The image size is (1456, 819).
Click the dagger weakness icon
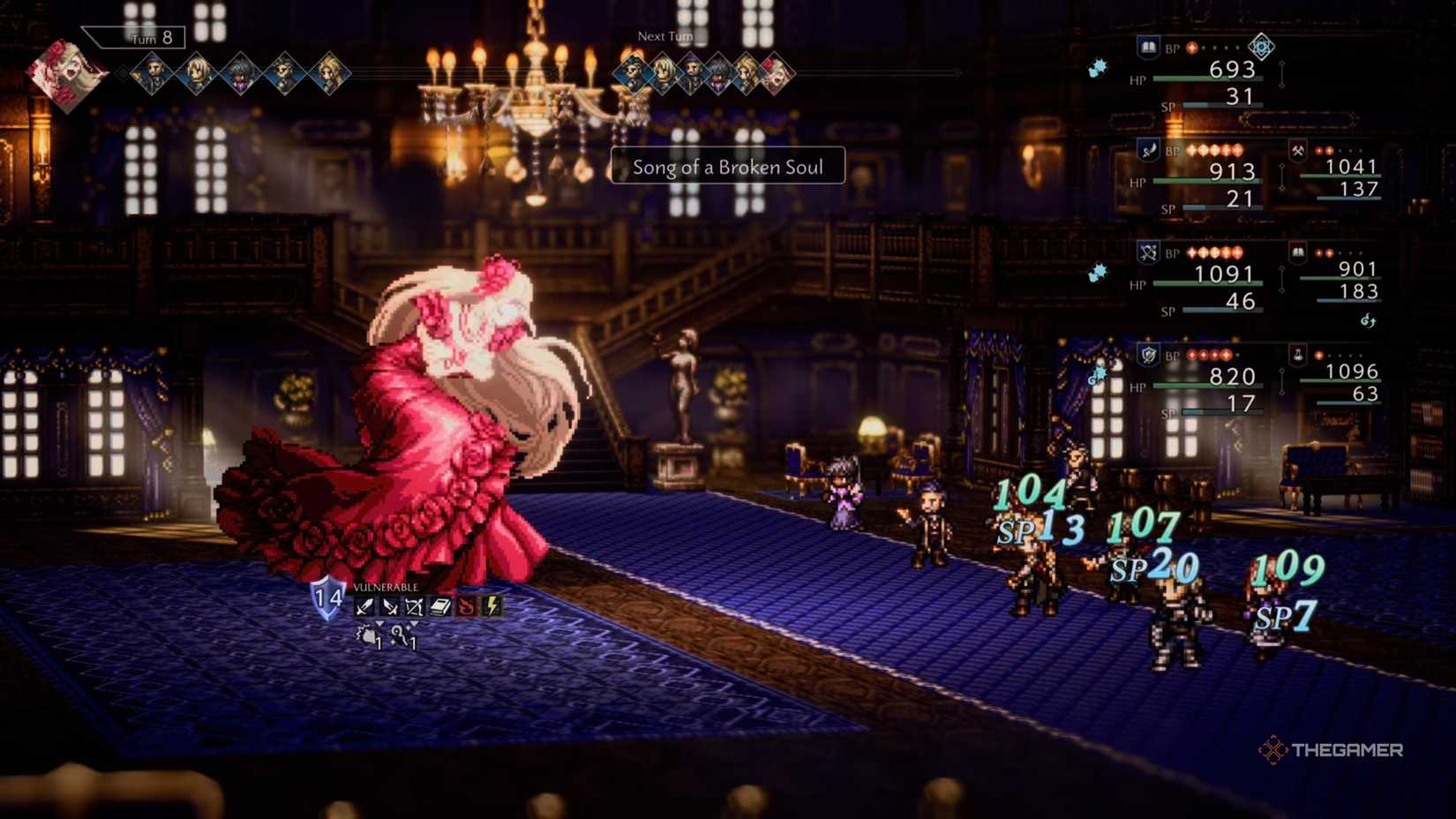point(390,605)
